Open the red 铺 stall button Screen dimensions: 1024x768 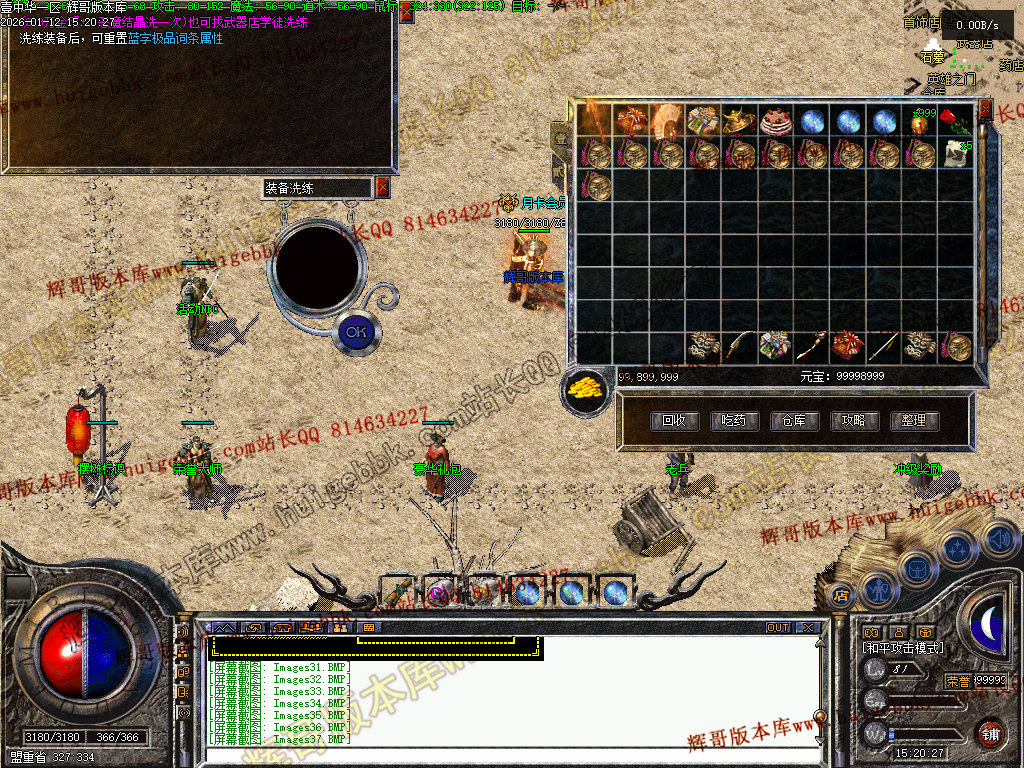pos(991,733)
